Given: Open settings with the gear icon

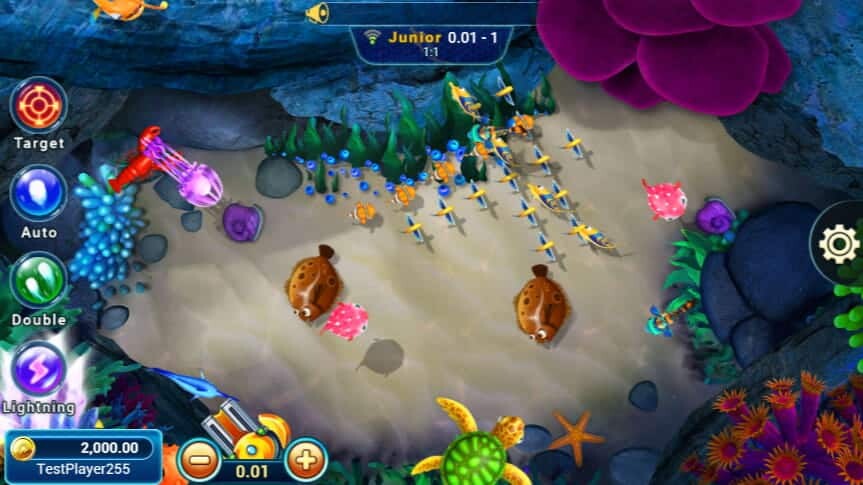Looking at the screenshot, I should 838,243.
